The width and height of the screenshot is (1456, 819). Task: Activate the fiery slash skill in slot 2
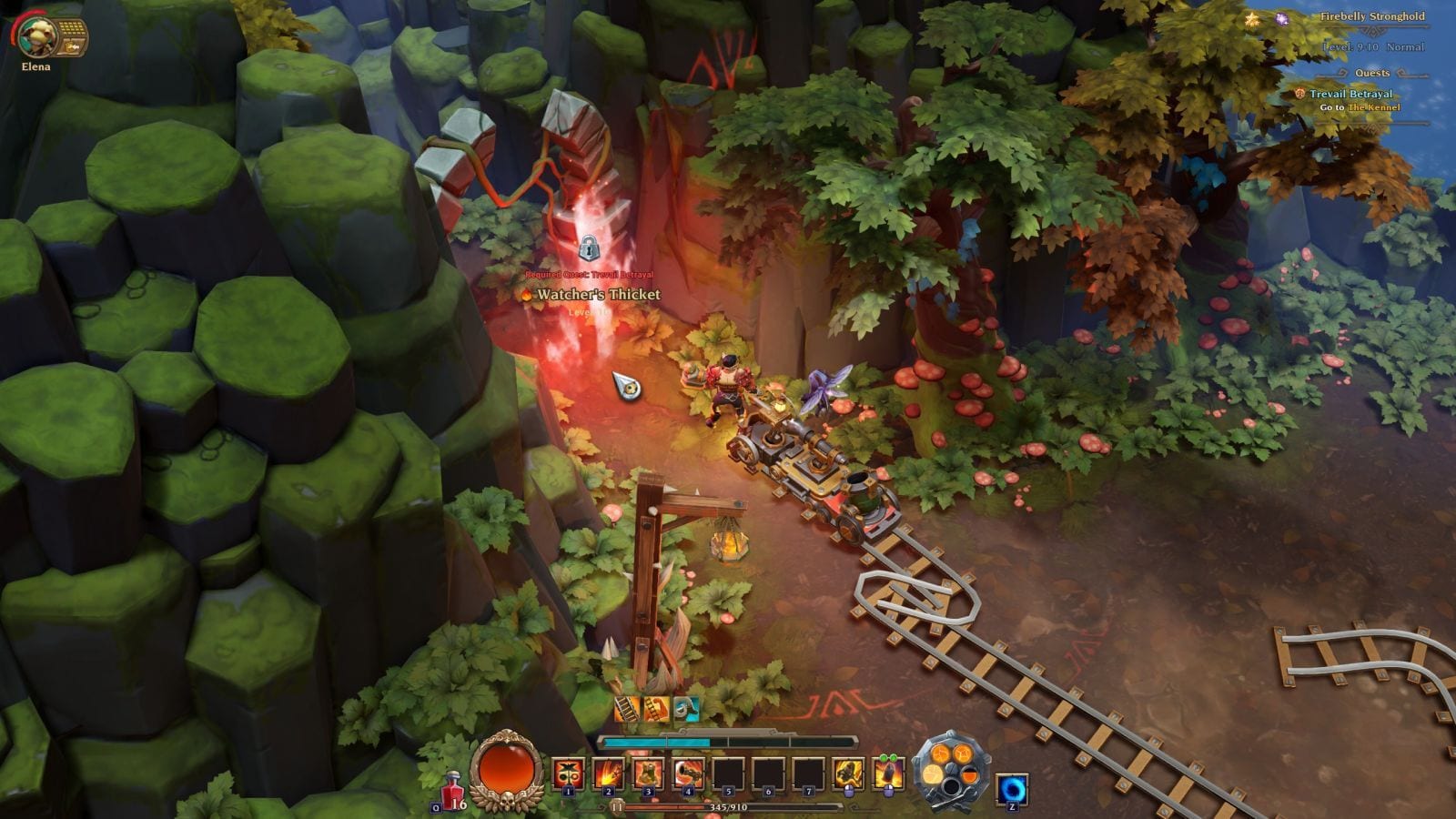[608, 774]
